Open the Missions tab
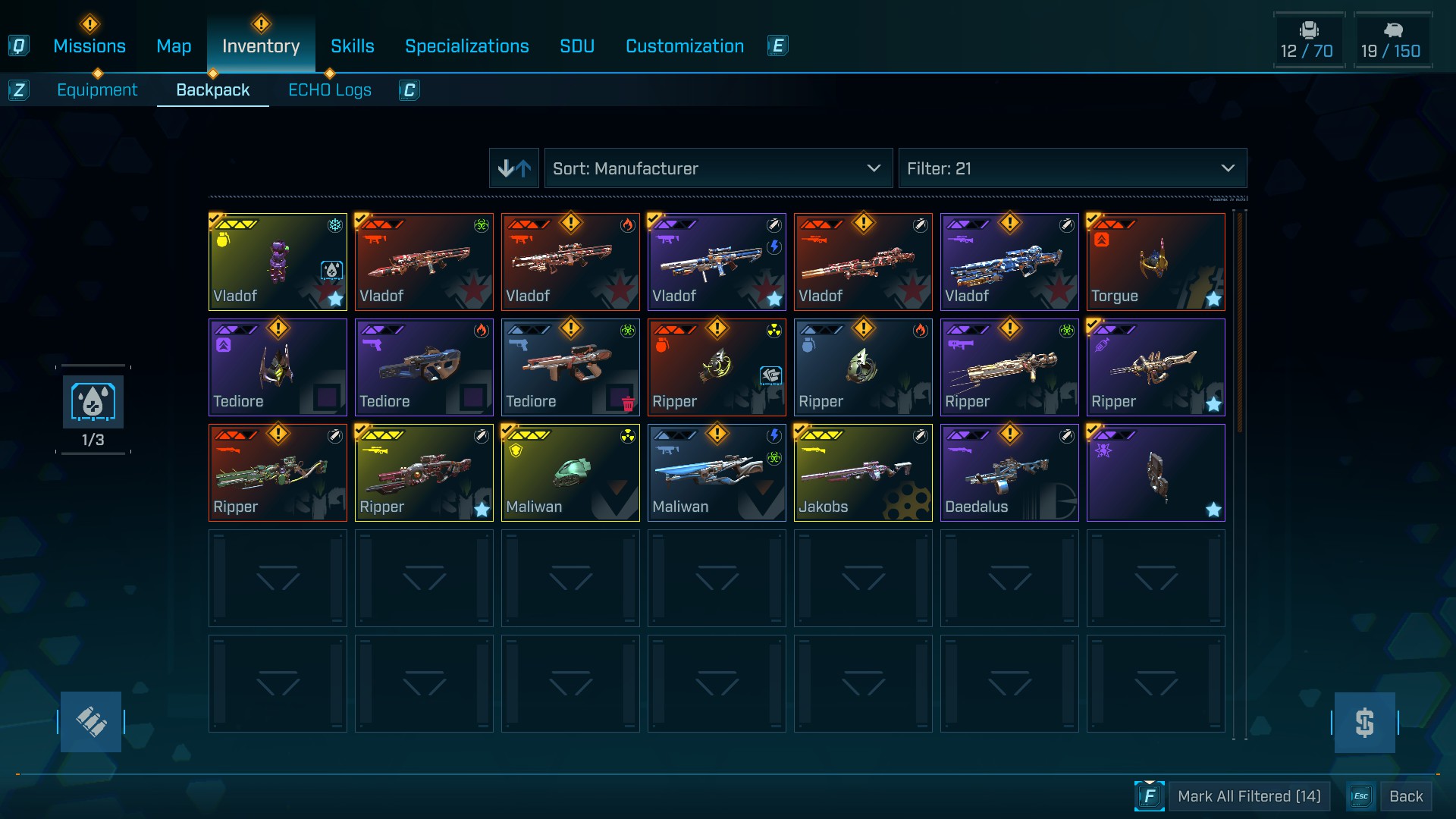Viewport: 1456px width, 819px height. [x=89, y=46]
